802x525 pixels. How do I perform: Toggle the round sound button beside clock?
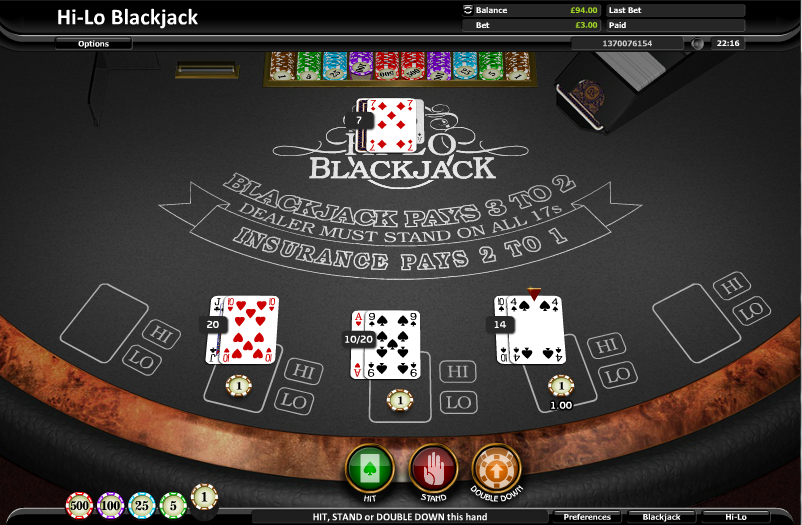pyautogui.click(x=697, y=44)
